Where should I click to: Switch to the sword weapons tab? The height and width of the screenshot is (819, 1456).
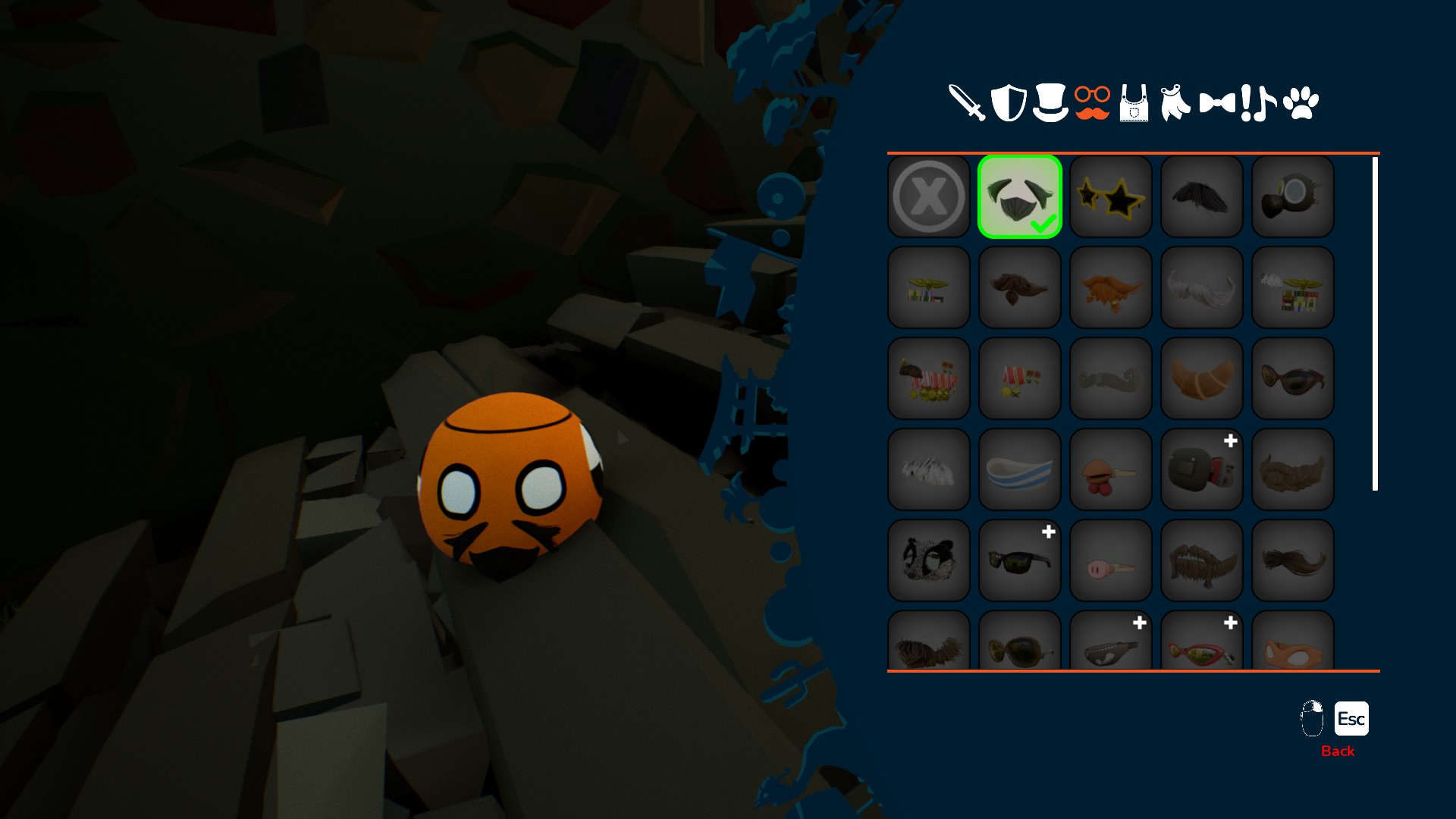point(966,102)
